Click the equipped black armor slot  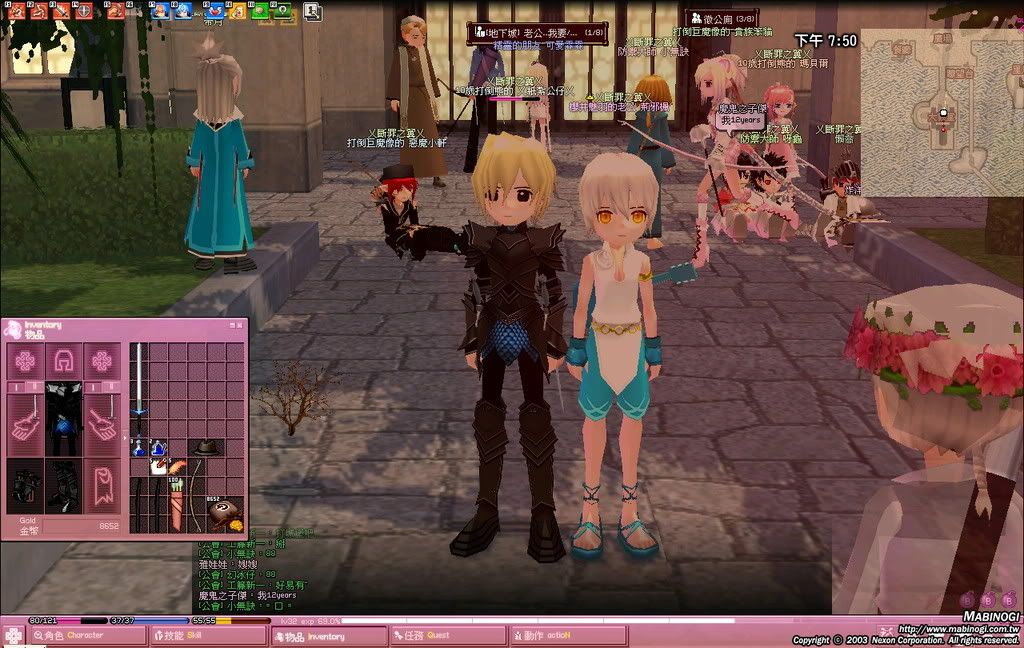(x=62, y=417)
